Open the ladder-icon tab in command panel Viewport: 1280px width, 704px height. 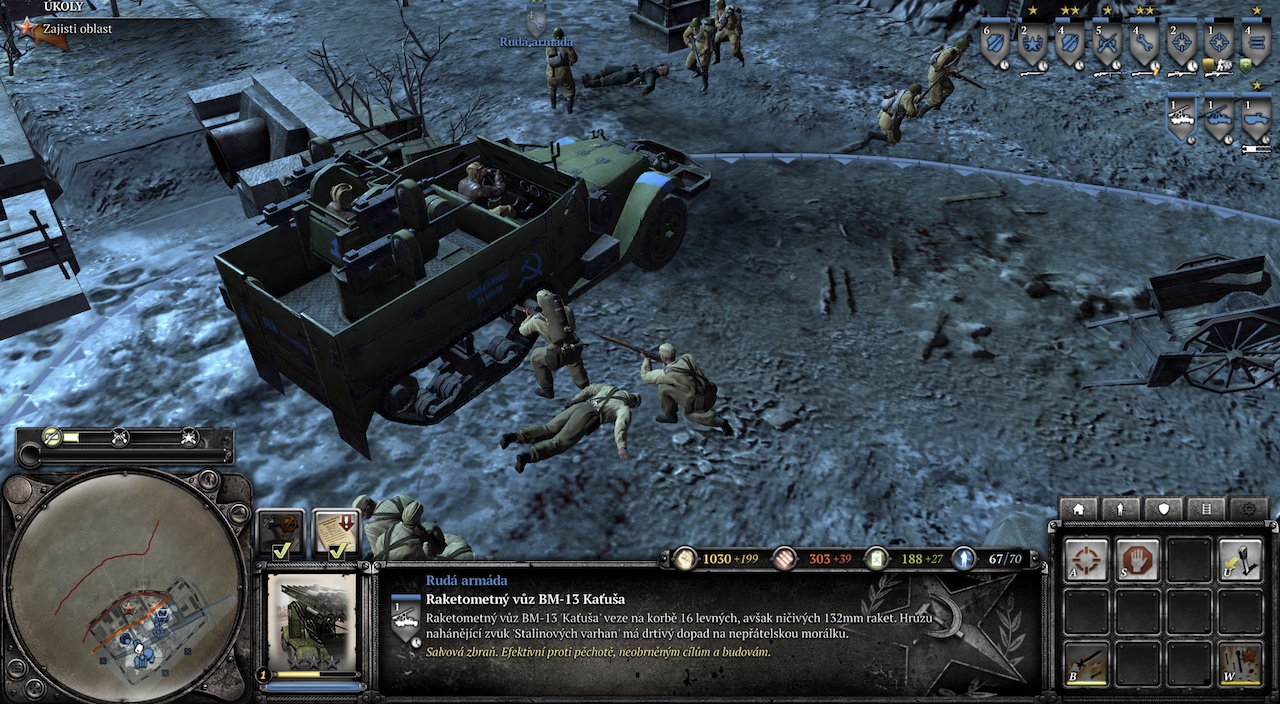click(1207, 509)
